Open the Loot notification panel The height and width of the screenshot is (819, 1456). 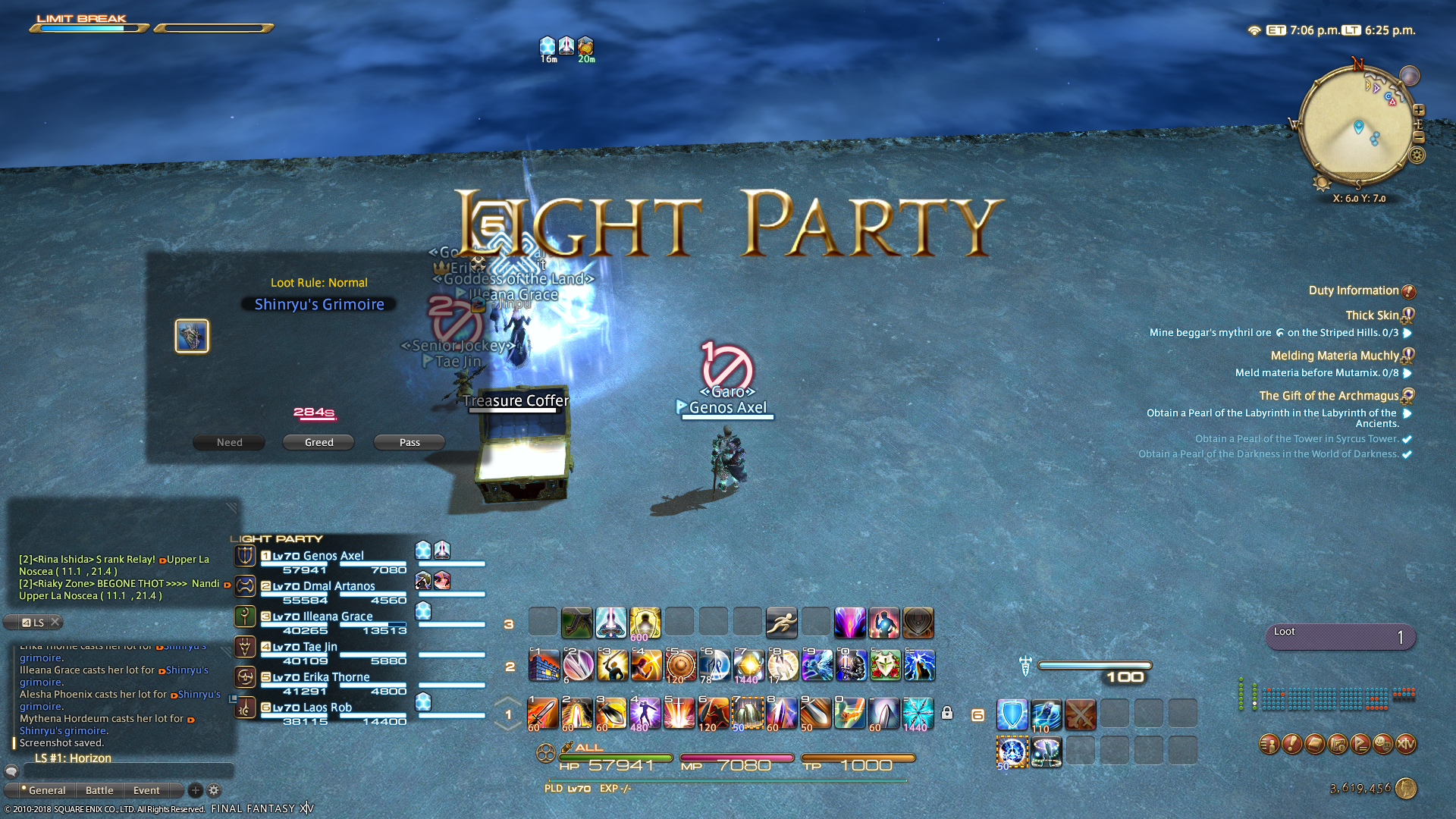(1340, 637)
